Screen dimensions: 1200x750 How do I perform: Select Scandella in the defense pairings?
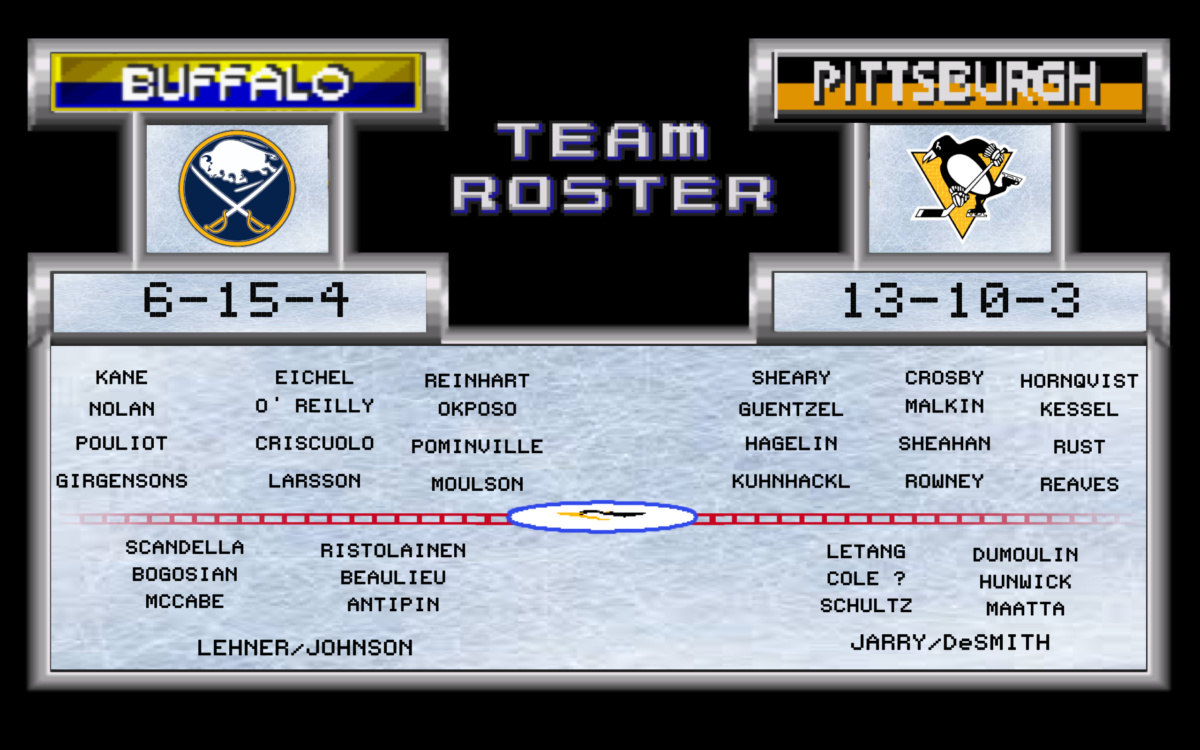185,548
